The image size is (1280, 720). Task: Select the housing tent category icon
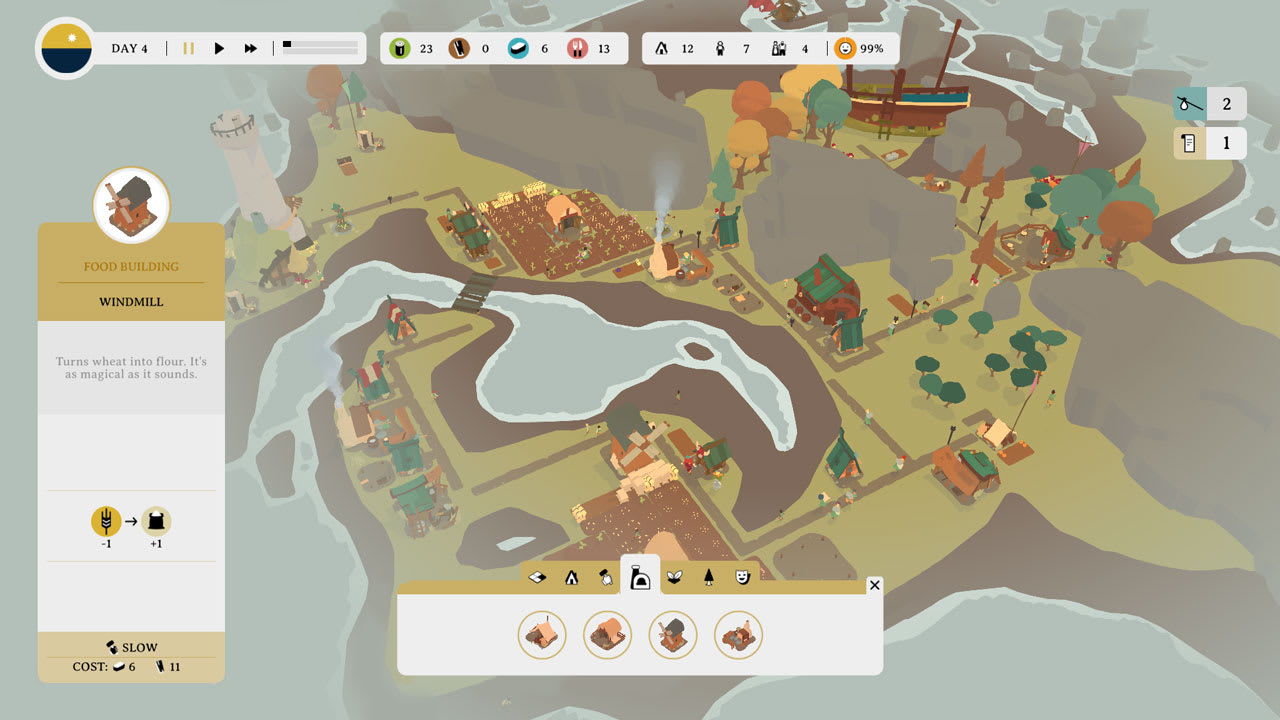(572, 577)
